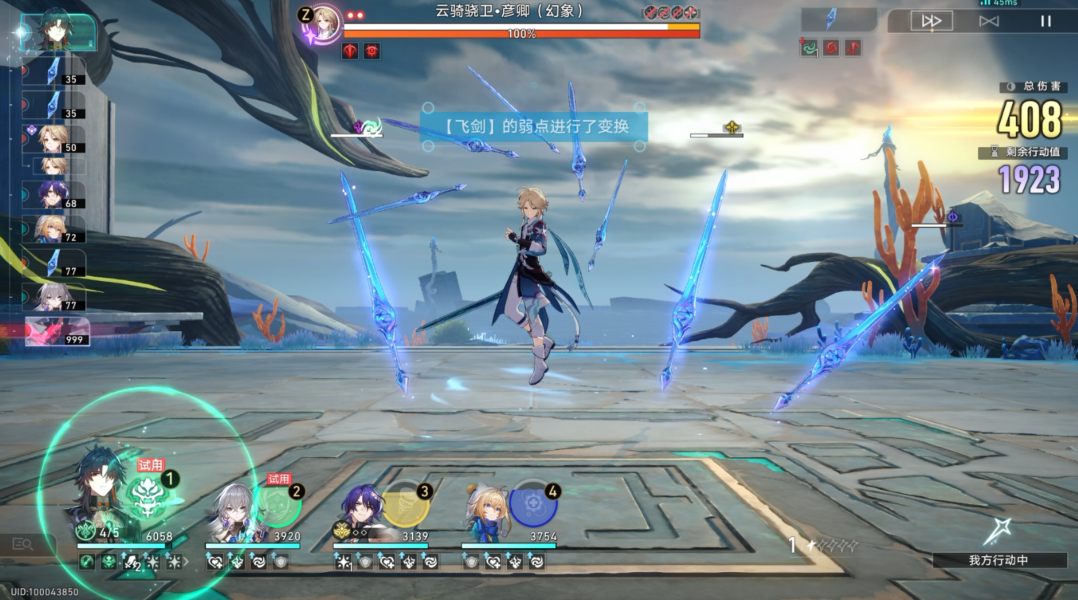This screenshot has width=1078, height=600.
Task: Activate the blue ultimate numbered 4
Action: pos(534,505)
